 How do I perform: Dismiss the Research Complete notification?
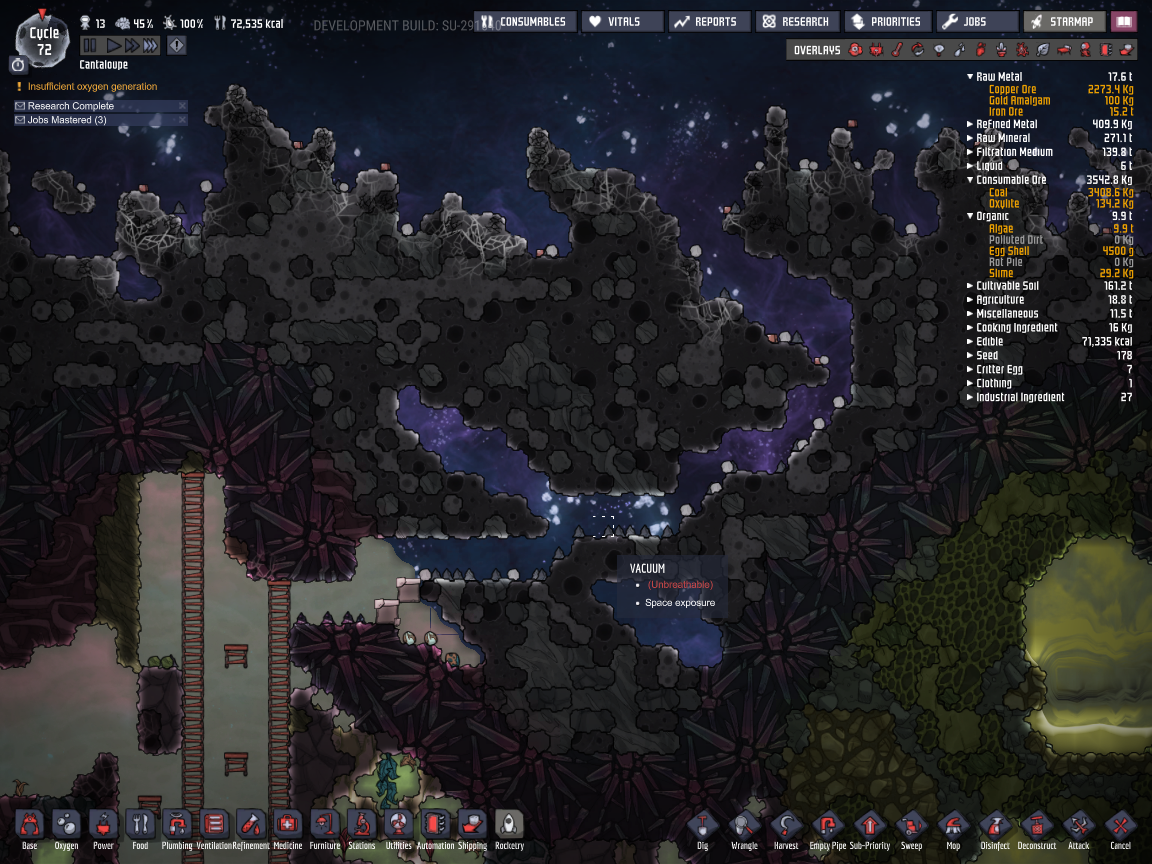182,105
